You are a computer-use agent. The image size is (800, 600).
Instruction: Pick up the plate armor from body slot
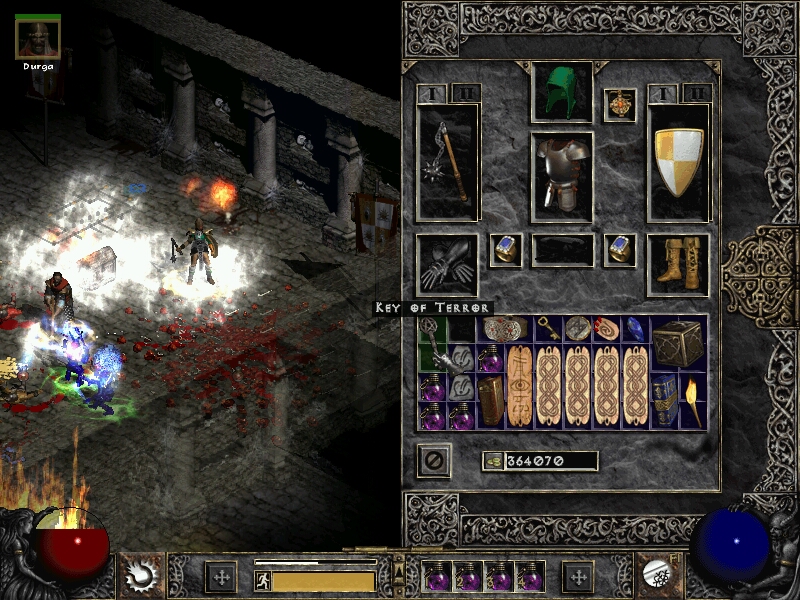pos(562,174)
